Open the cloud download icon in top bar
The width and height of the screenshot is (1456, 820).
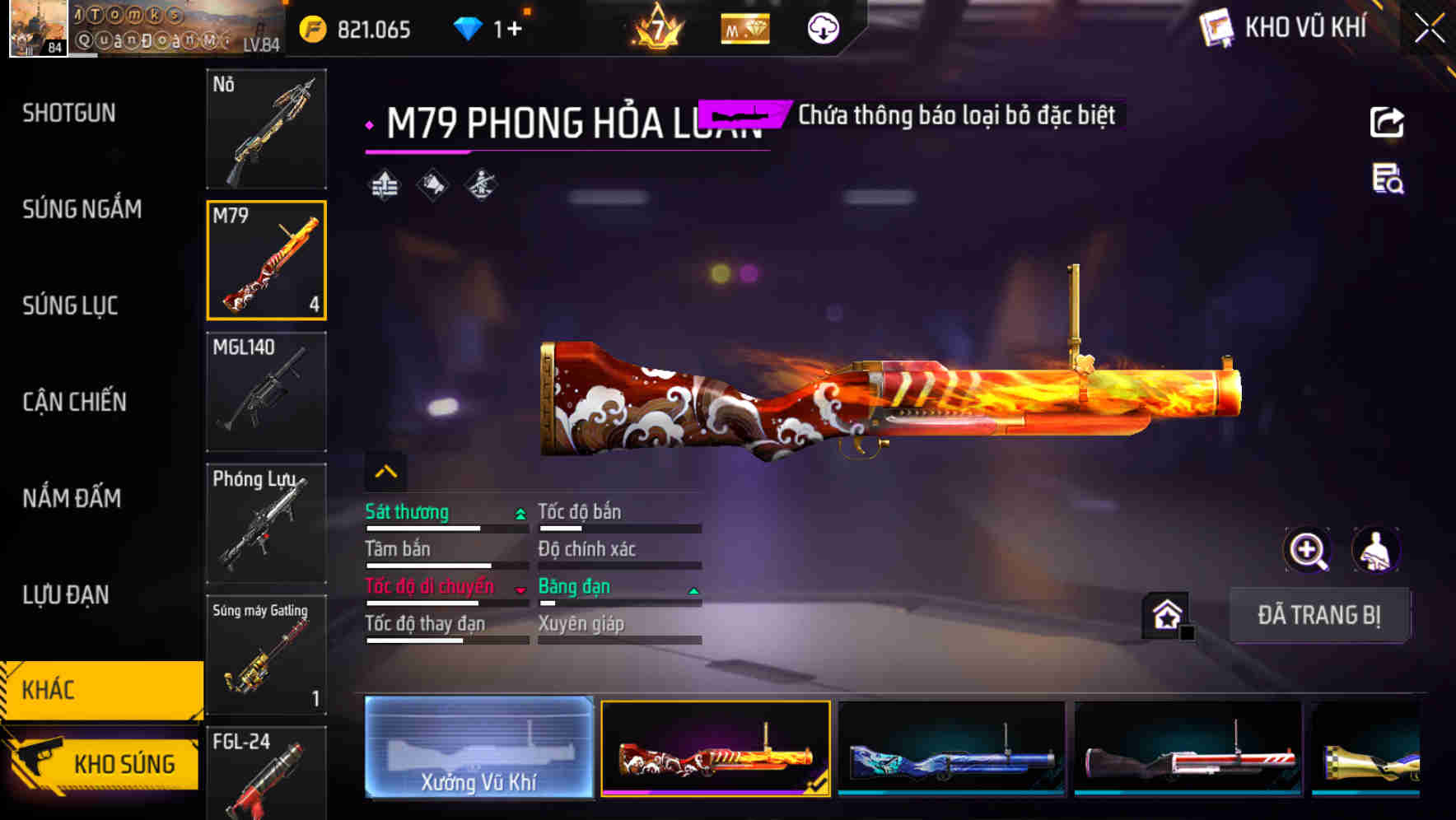tap(823, 27)
